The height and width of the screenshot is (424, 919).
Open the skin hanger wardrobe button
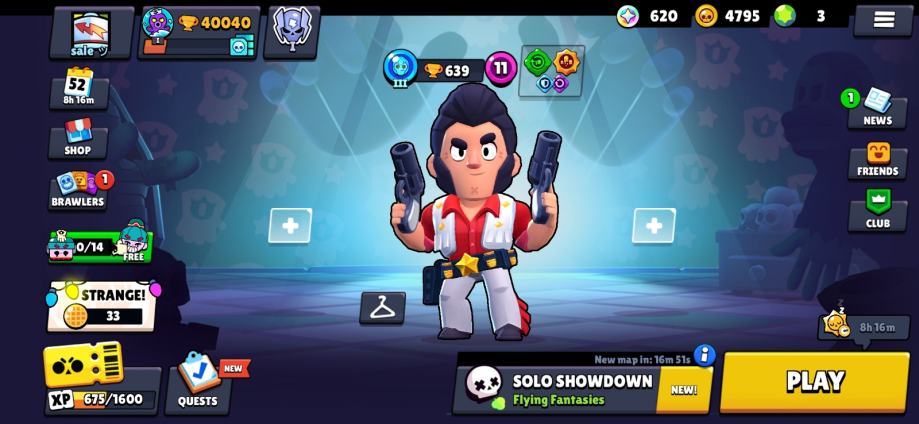[382, 308]
